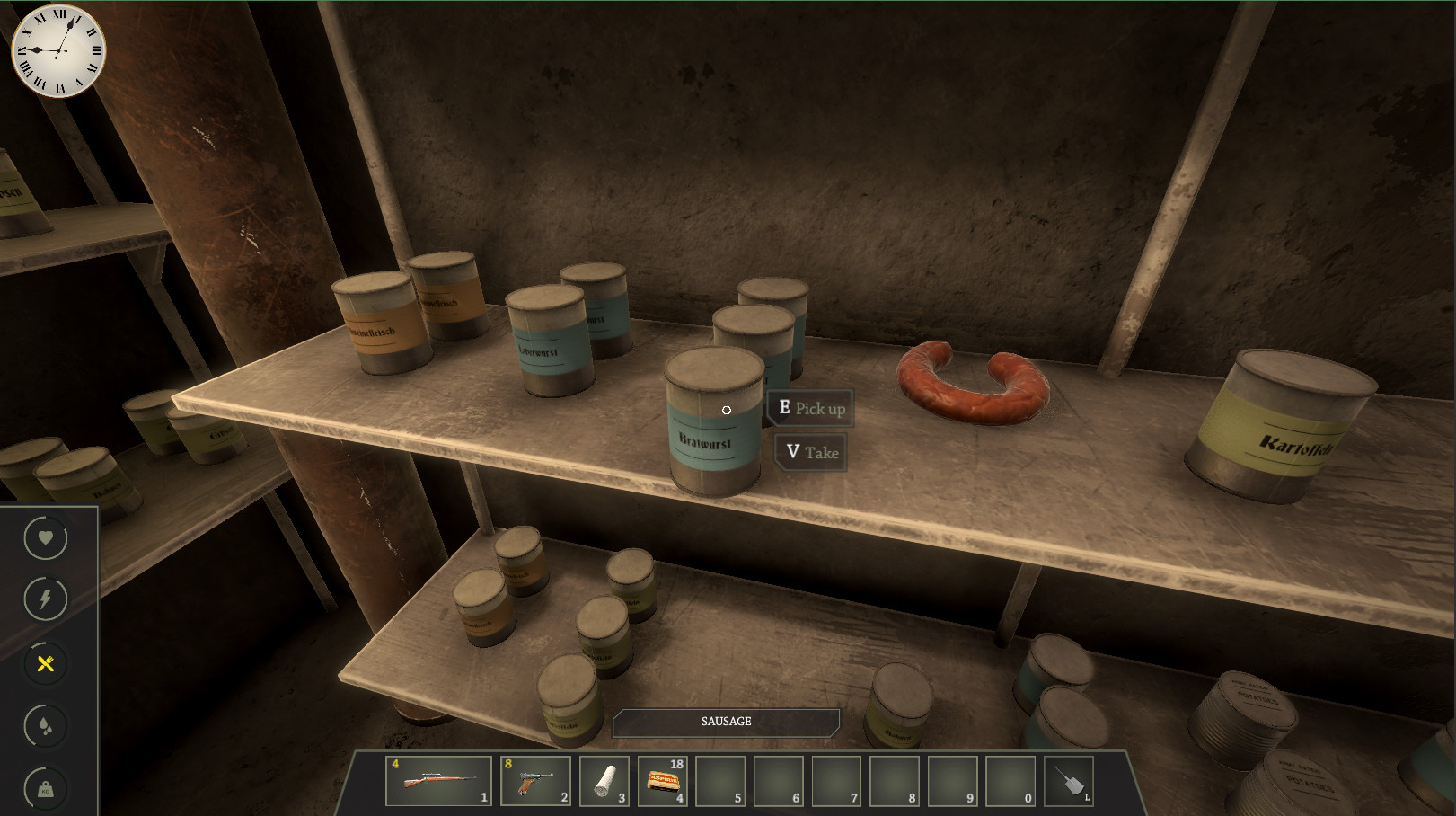
Task: Click the shovel slot in the hotbar
Action: pyautogui.click(x=1069, y=780)
